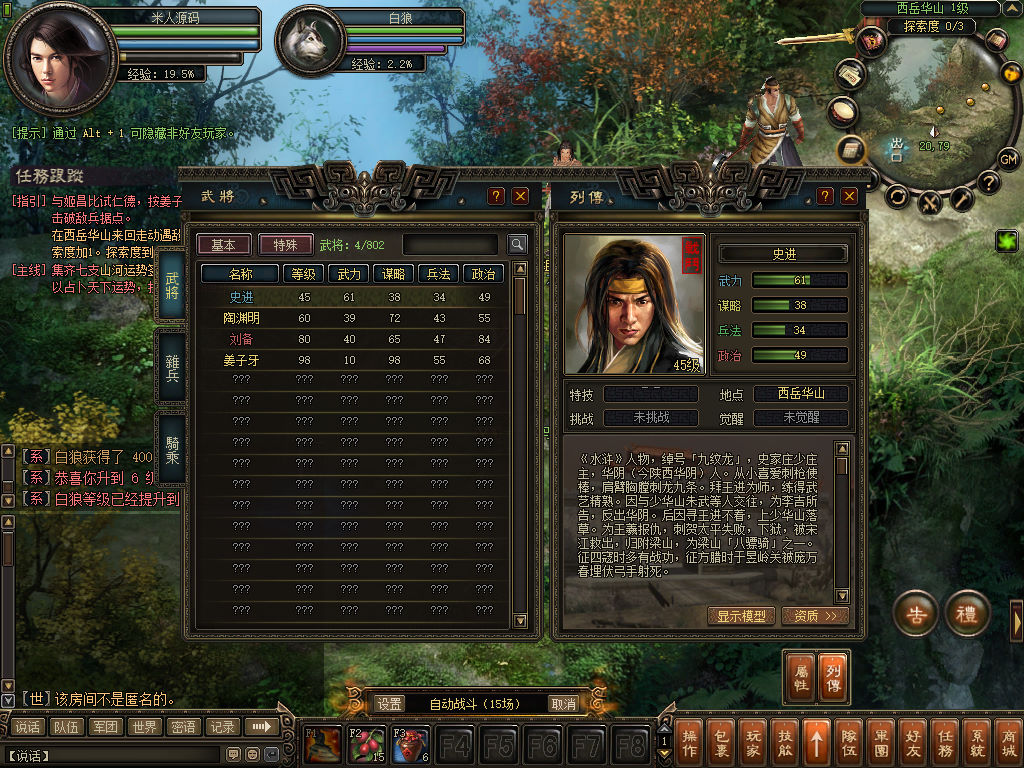1024x768 pixels.
Task: Pick 姜子牙 from the generals list
Action: click(241, 360)
